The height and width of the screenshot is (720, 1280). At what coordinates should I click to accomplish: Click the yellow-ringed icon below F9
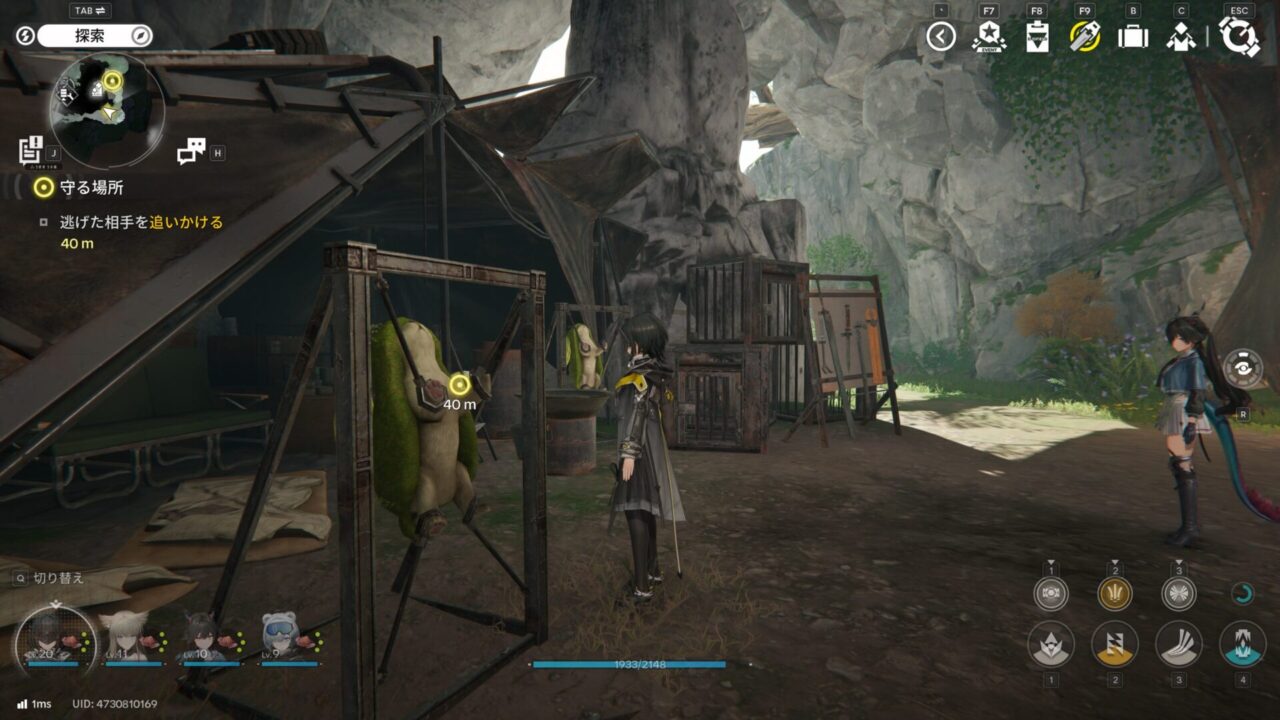click(x=1085, y=37)
